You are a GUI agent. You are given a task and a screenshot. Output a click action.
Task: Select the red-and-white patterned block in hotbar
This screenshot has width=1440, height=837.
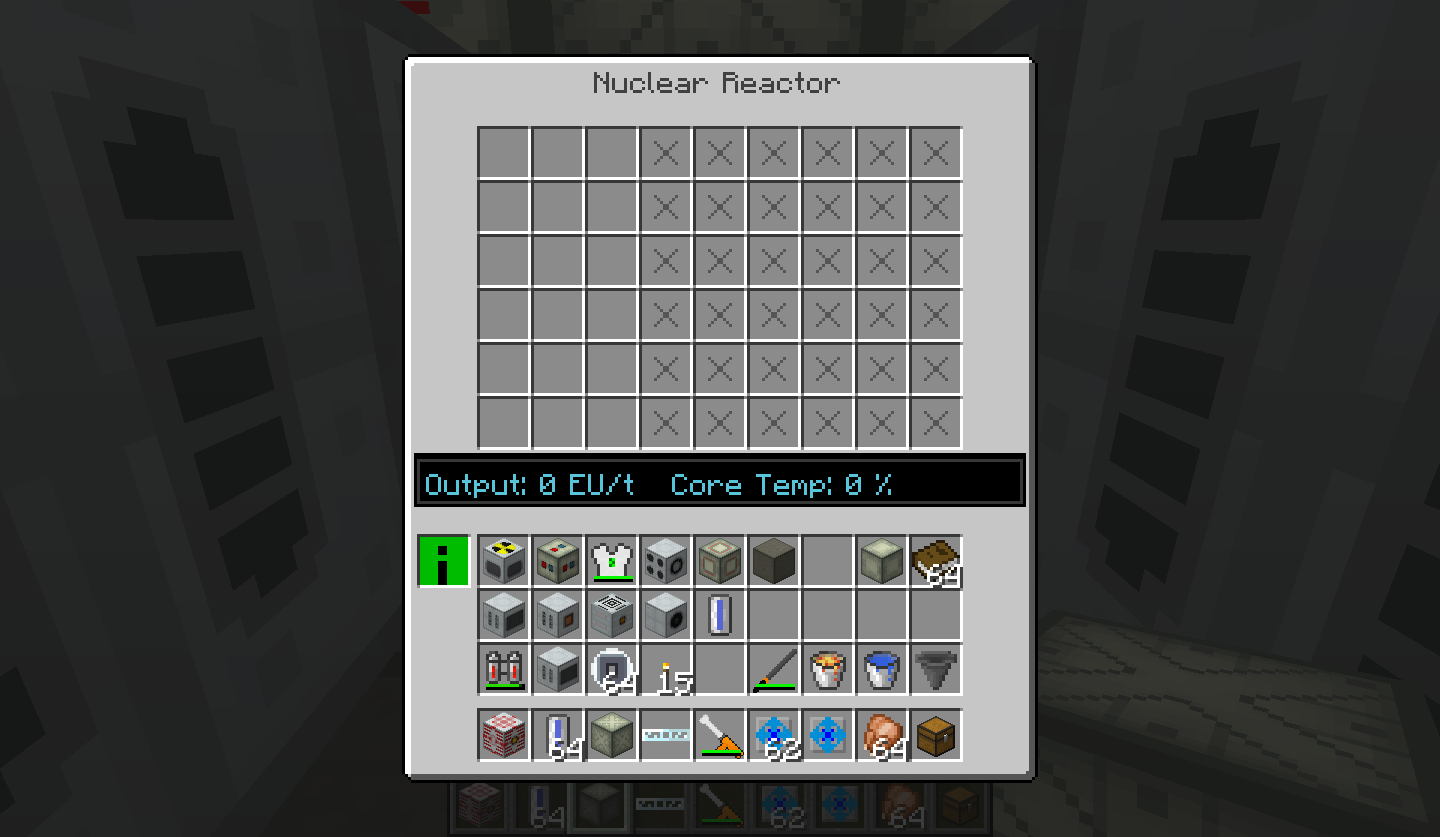504,735
